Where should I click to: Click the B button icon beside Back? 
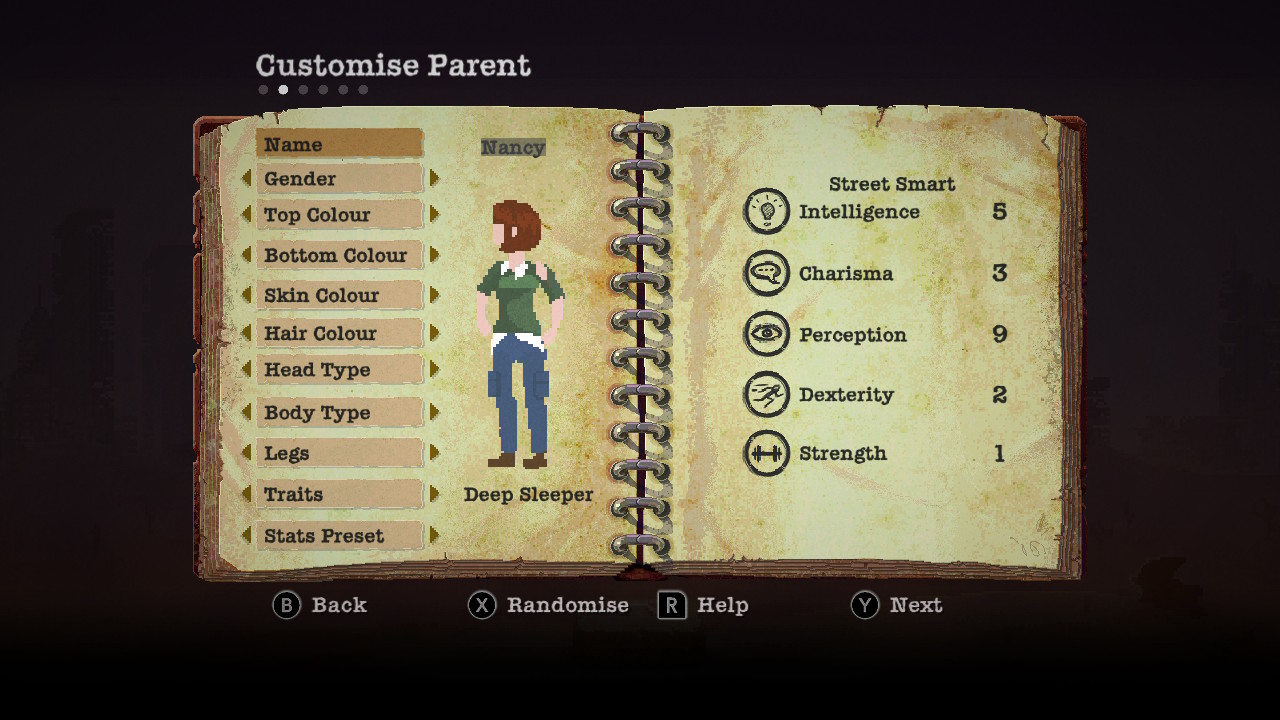pyautogui.click(x=287, y=605)
